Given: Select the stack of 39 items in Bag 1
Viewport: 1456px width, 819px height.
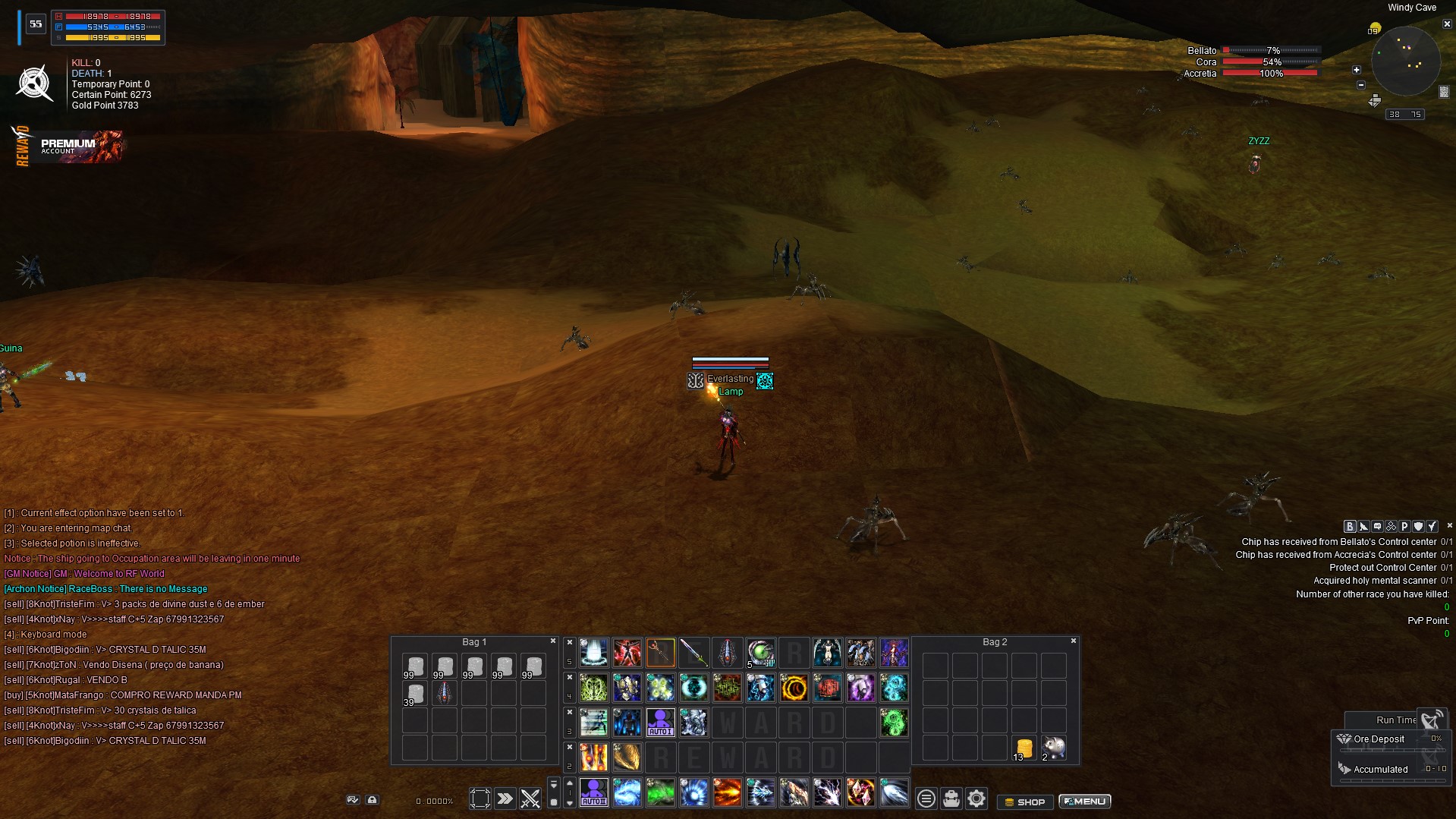Looking at the screenshot, I should click(x=414, y=694).
